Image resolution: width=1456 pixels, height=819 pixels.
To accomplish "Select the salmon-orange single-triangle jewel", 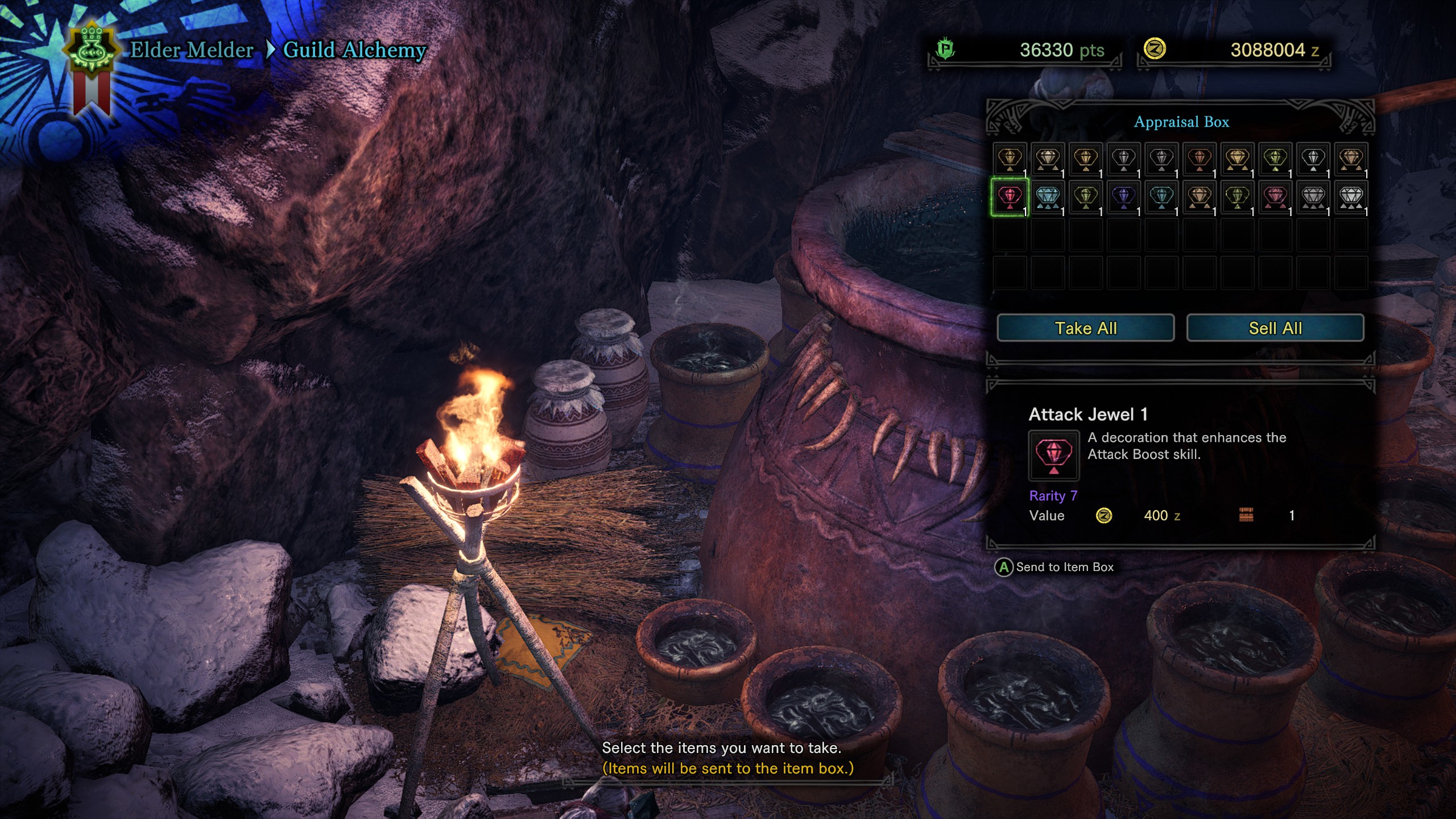I will tap(1199, 159).
